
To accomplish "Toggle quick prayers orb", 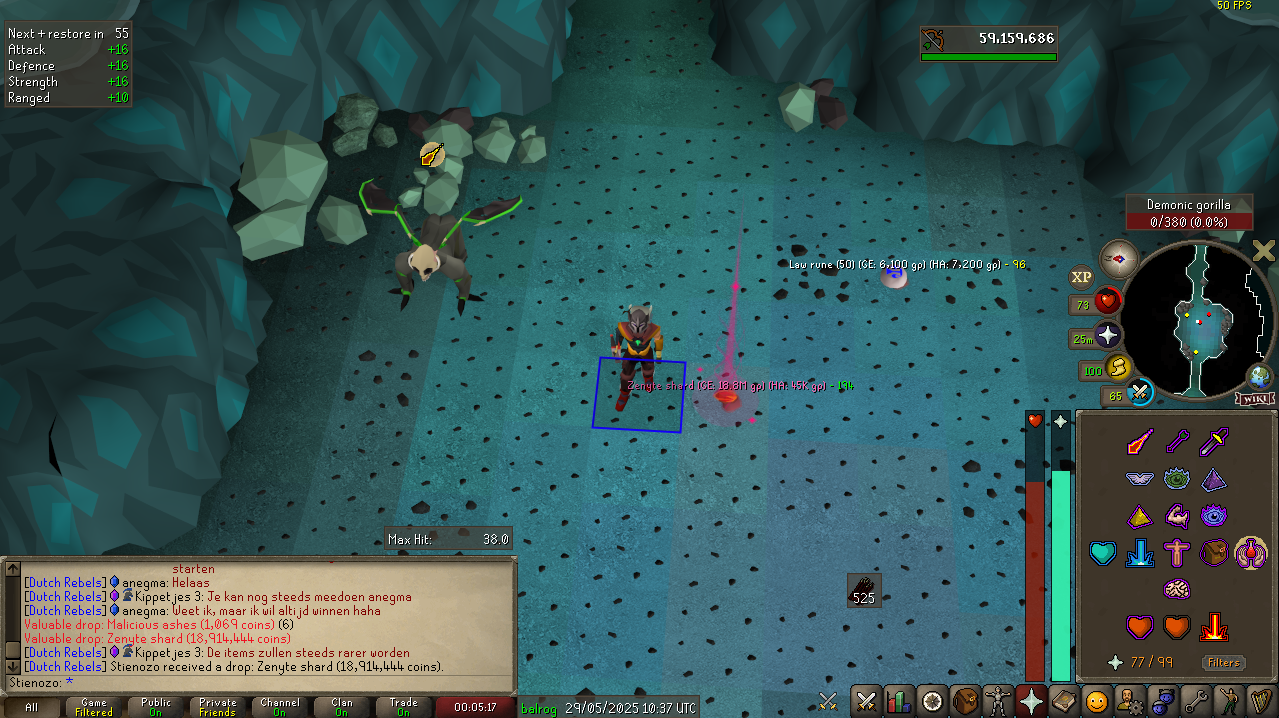I will tap(1108, 336).
